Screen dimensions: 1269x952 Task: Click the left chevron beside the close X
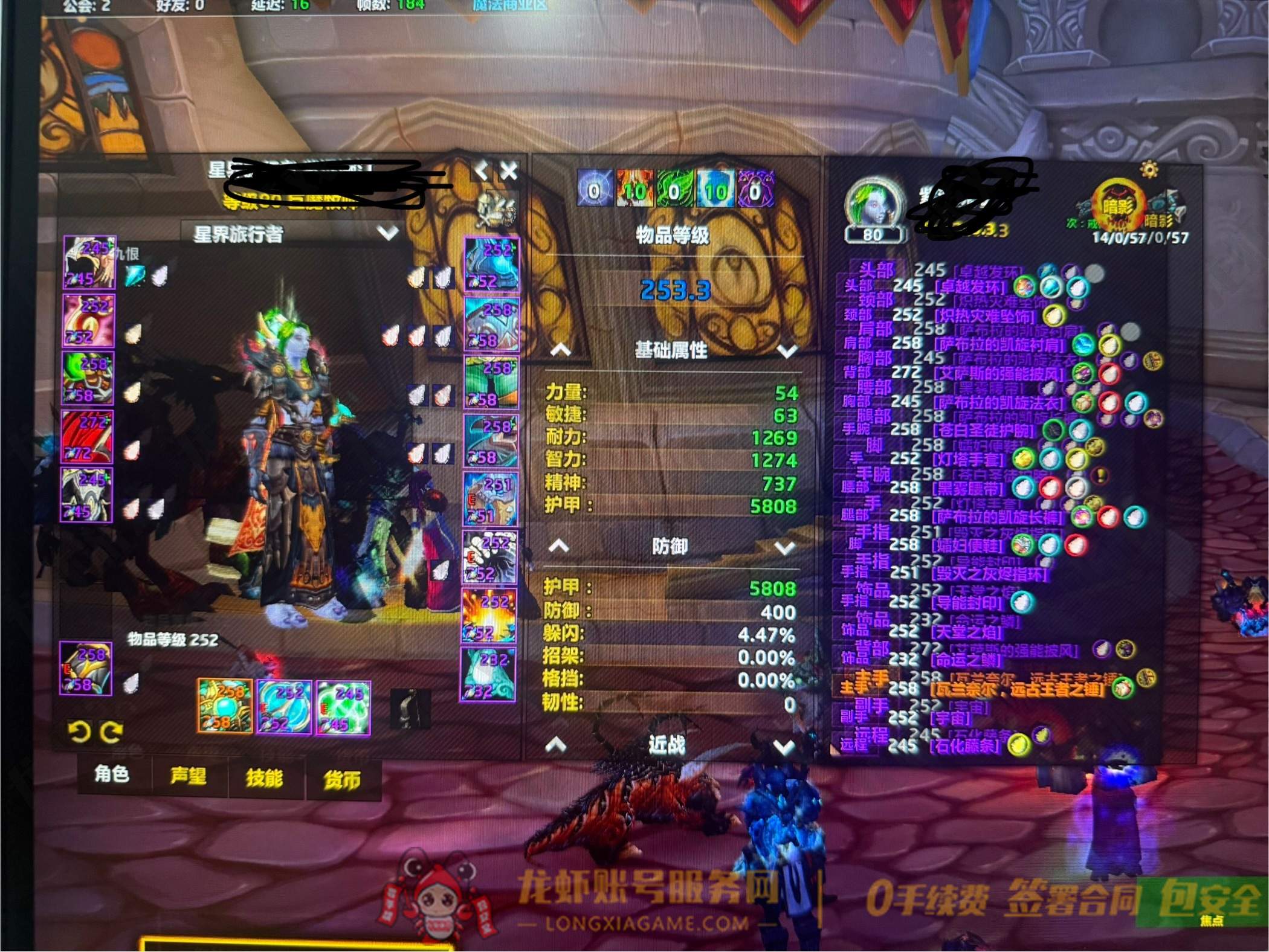[x=482, y=171]
